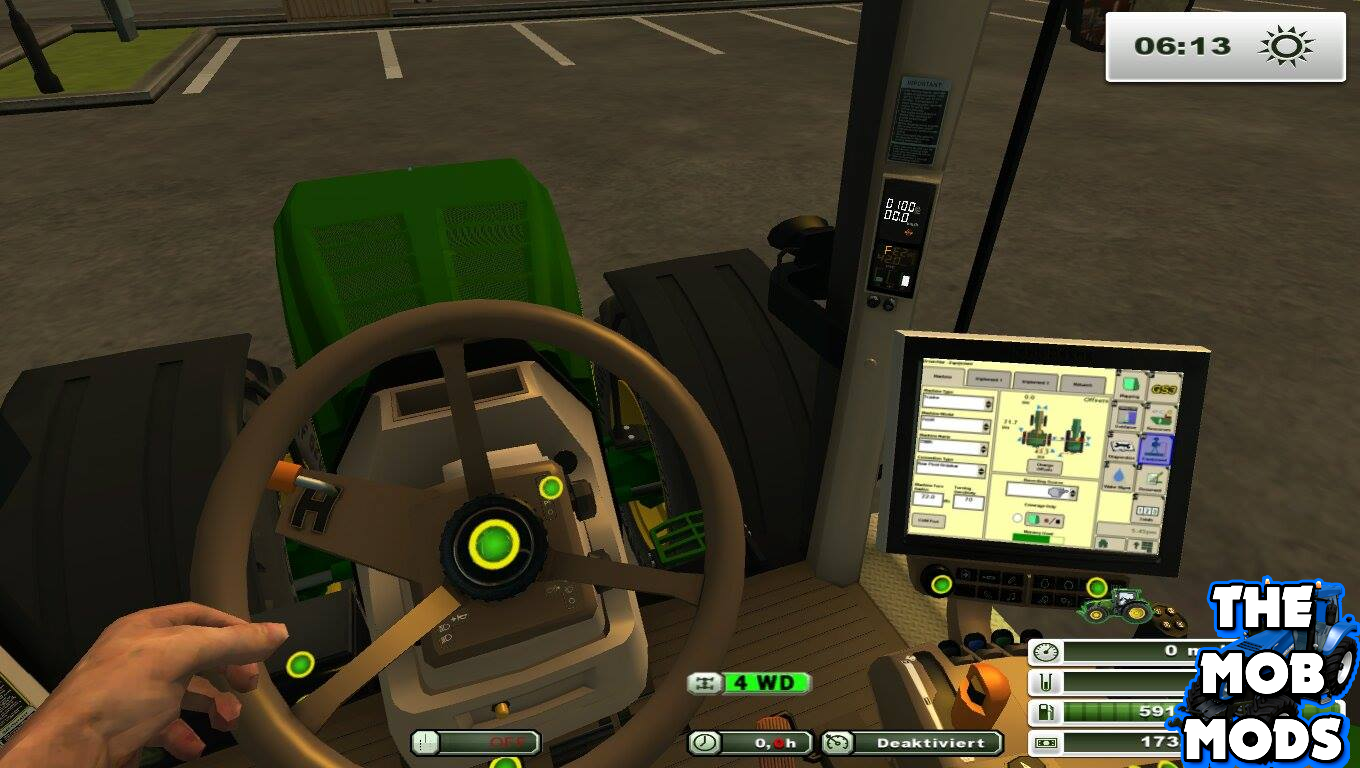The image size is (1360, 768).
Task: Select the highlighted Equipment icon
Action: pyautogui.click(x=1155, y=449)
